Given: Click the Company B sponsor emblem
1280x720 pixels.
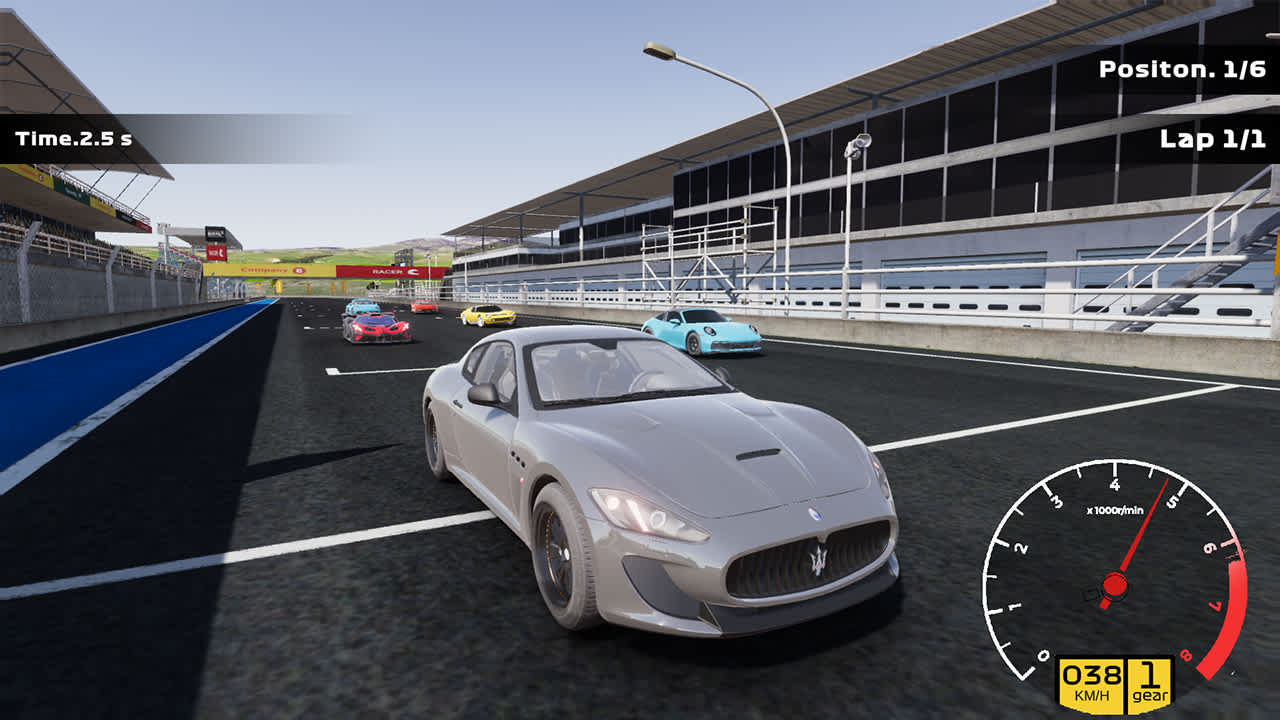Looking at the screenshot, I should pos(299,271).
